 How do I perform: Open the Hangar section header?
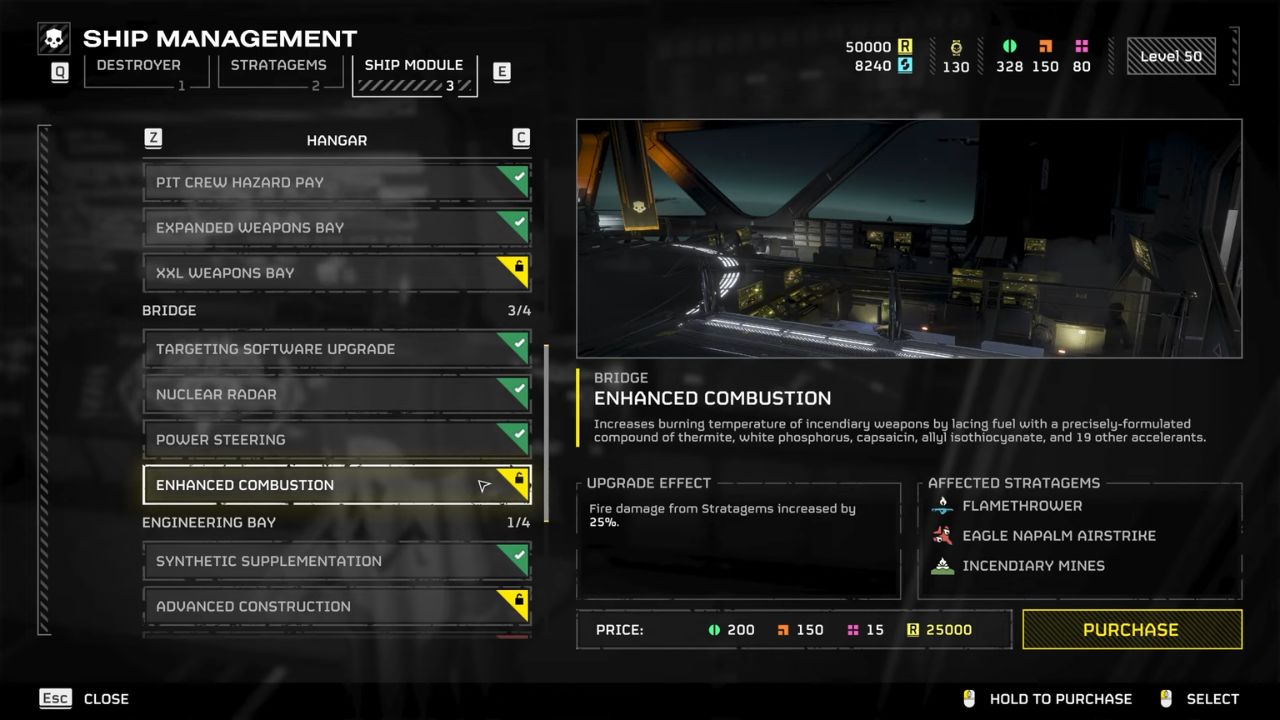(336, 140)
